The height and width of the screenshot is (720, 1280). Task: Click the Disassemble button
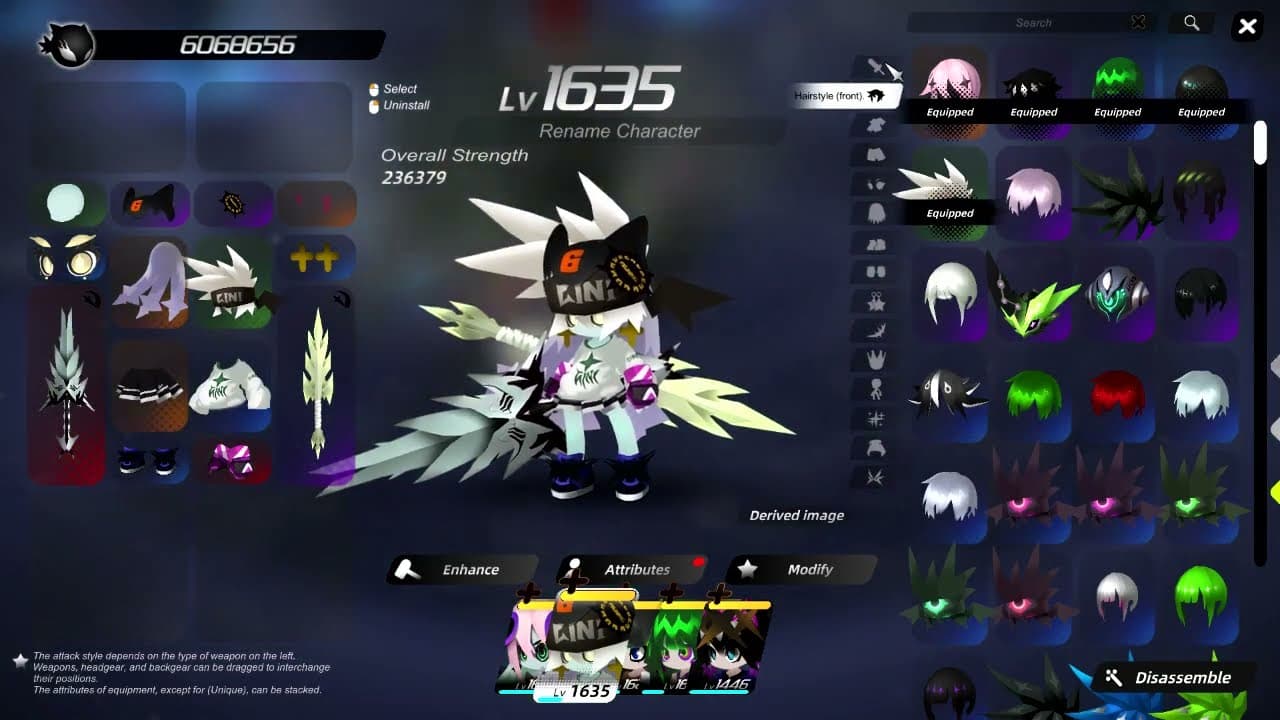pos(1172,678)
